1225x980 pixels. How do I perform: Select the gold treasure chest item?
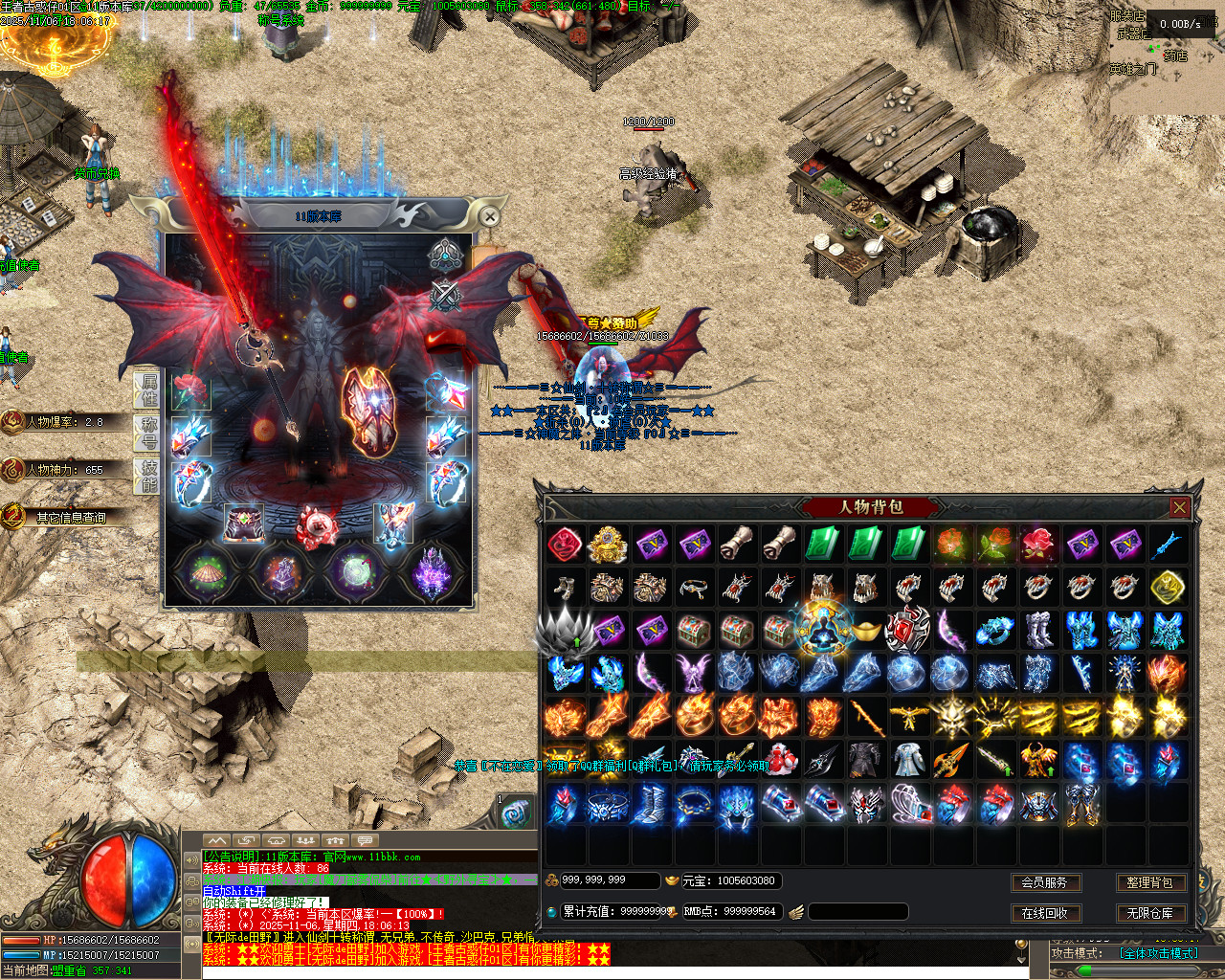607,545
